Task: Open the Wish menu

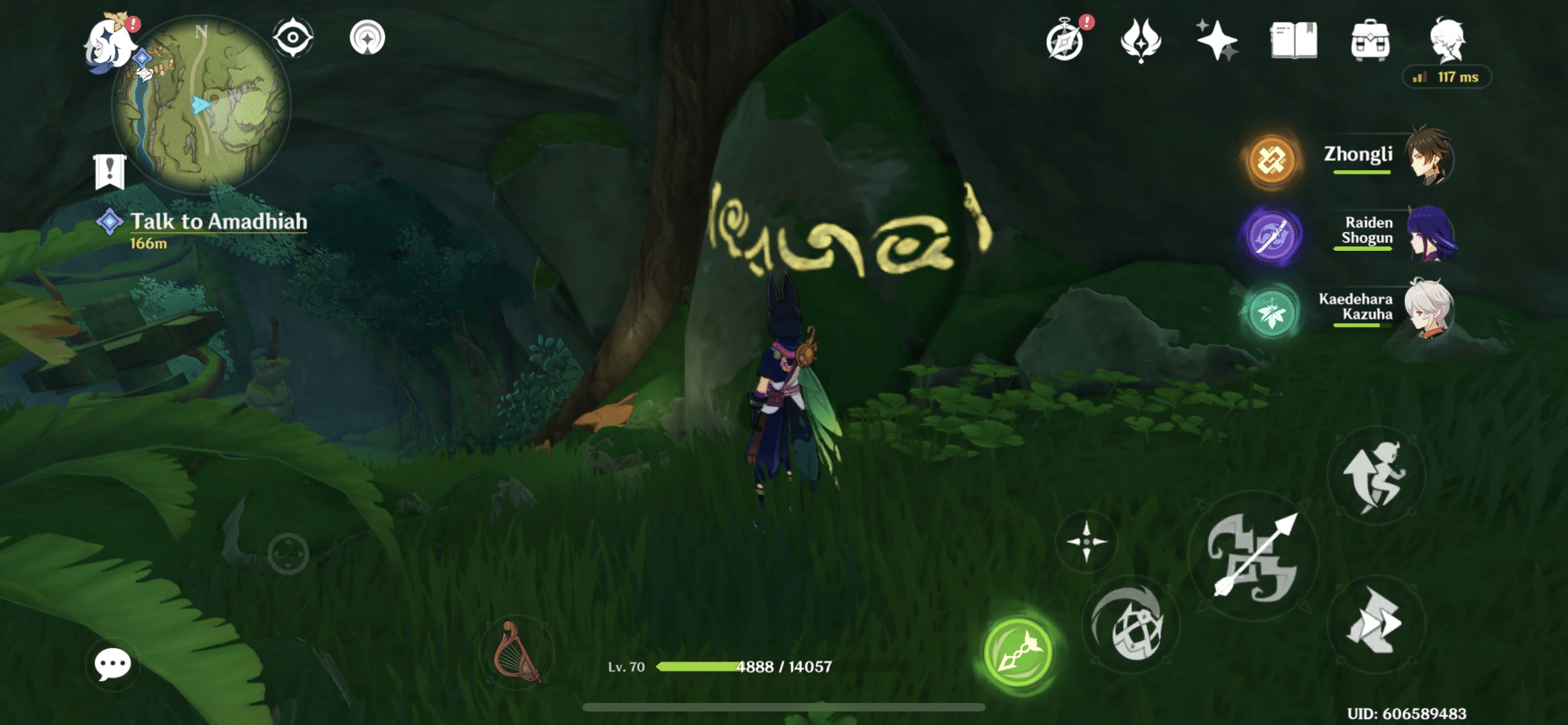Action: (x=1217, y=42)
